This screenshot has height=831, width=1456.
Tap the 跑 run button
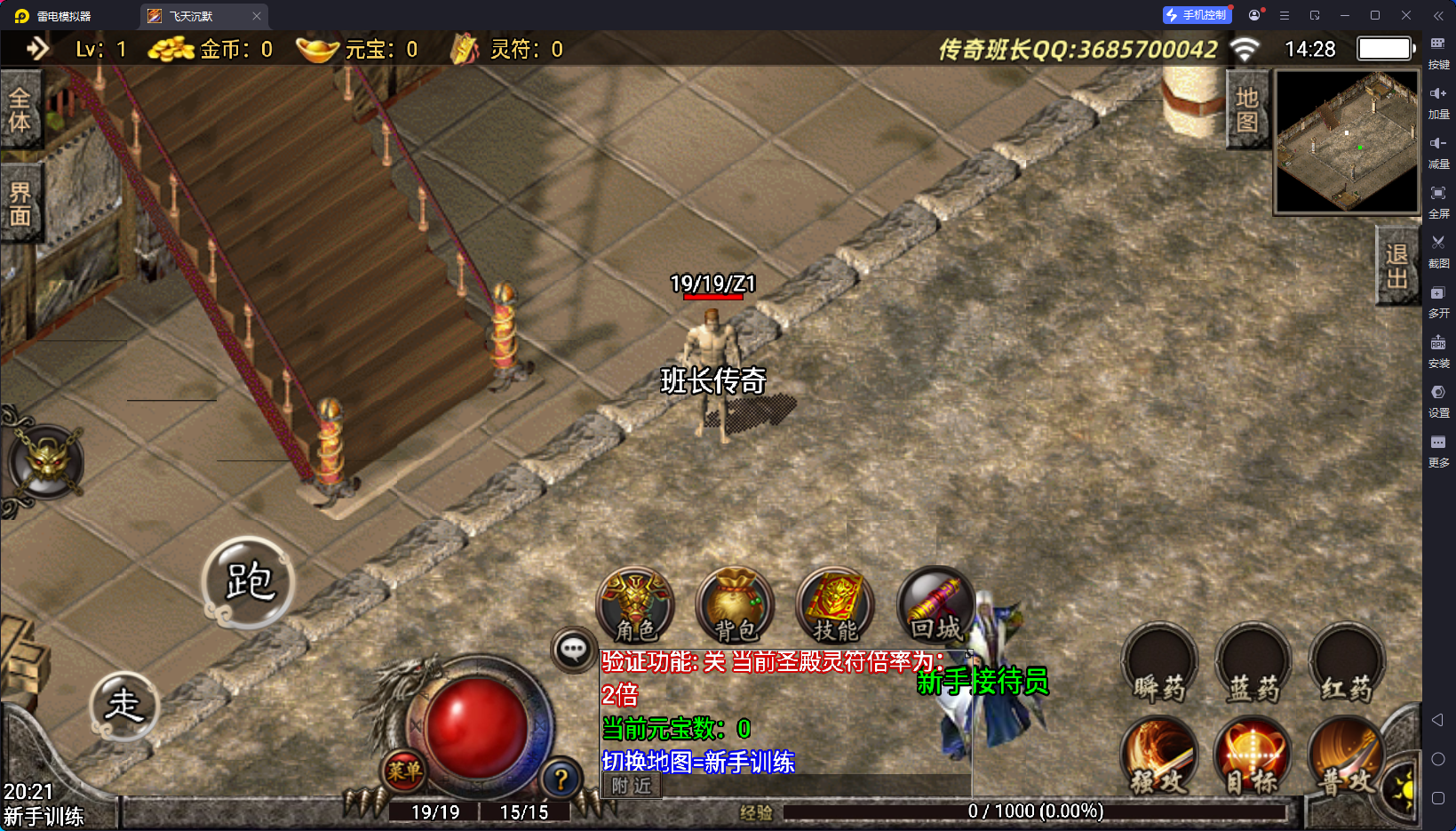click(249, 582)
